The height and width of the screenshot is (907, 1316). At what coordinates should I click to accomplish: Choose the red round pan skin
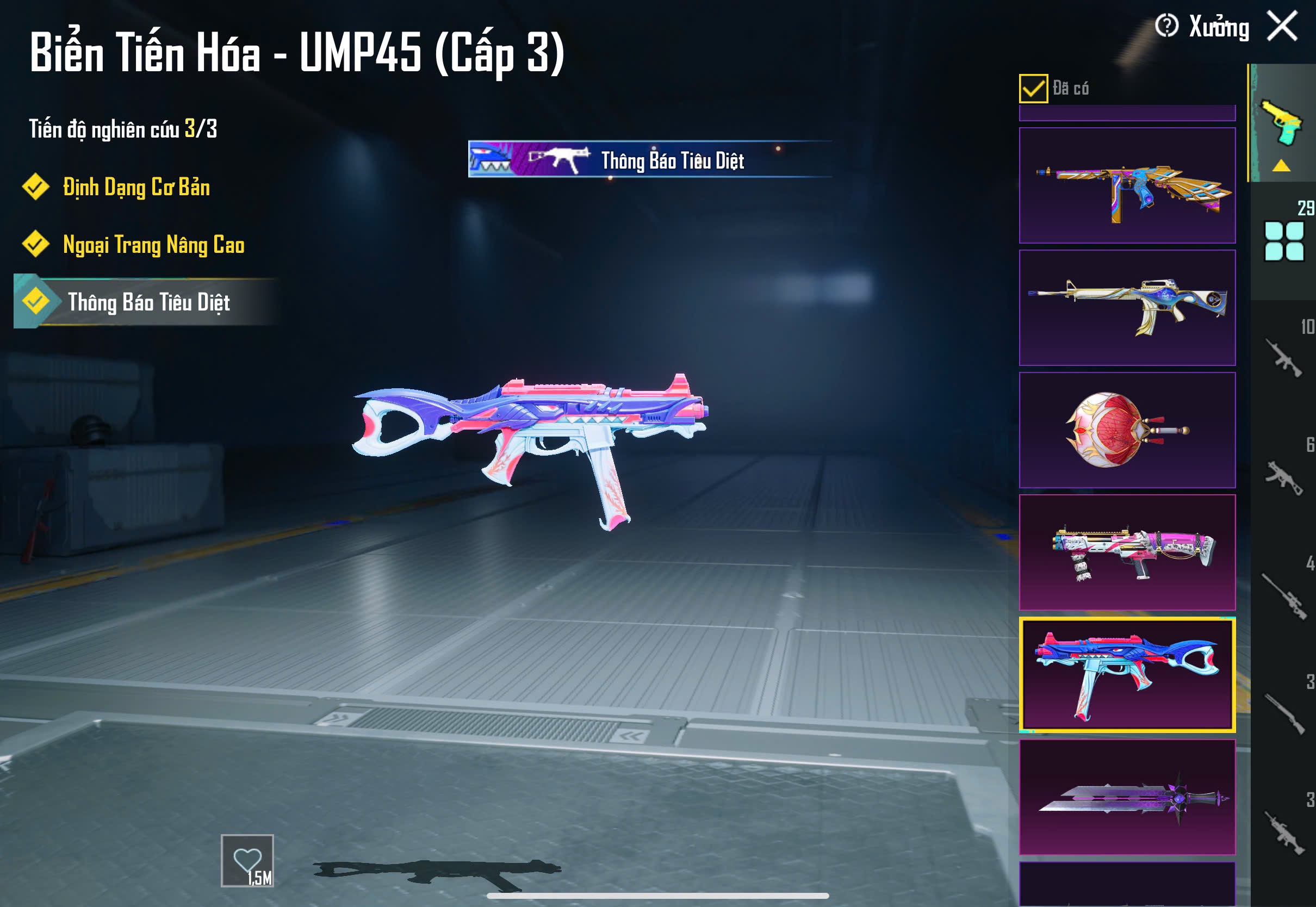(1127, 430)
